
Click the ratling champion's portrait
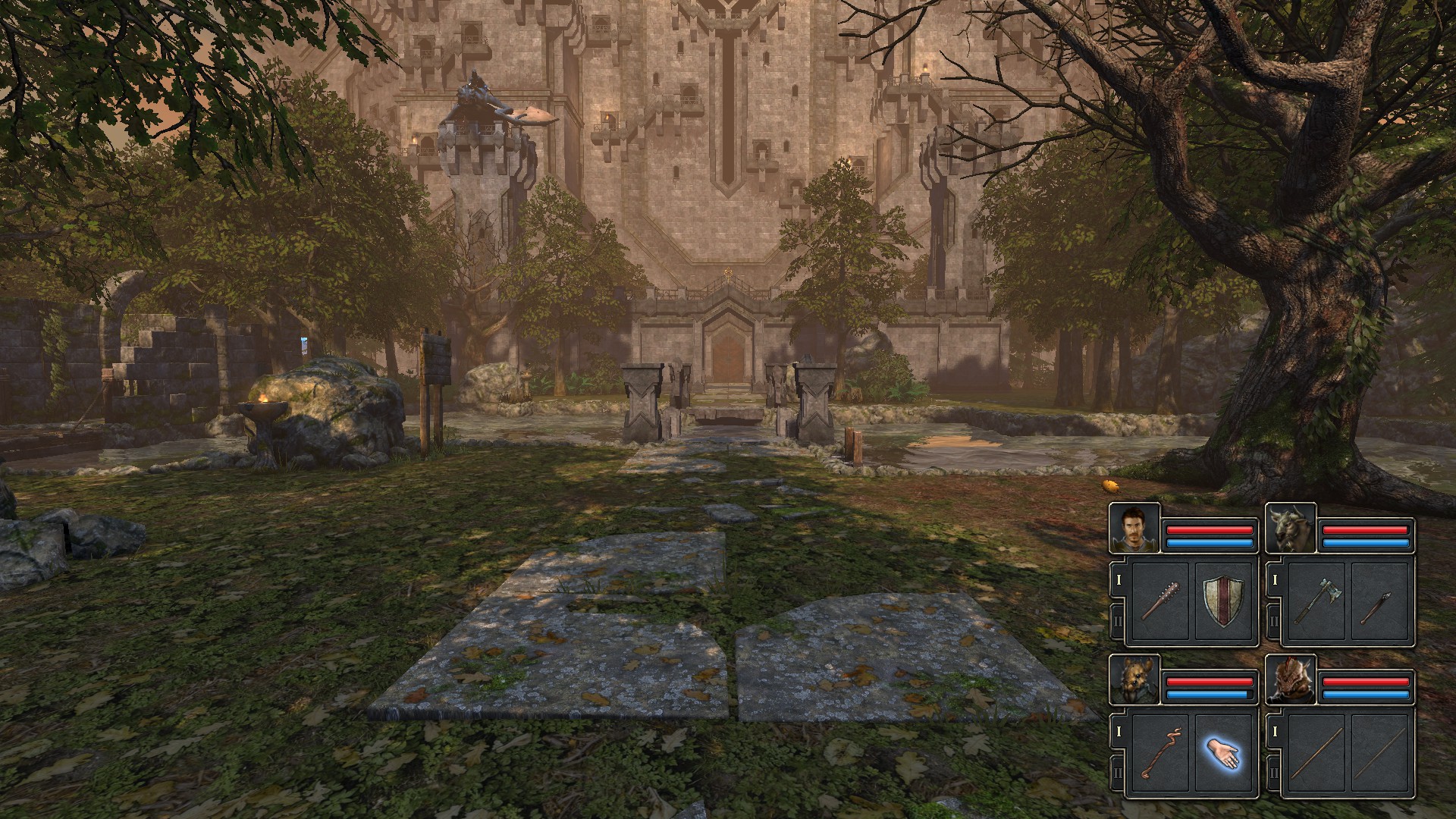pyautogui.click(x=1134, y=680)
